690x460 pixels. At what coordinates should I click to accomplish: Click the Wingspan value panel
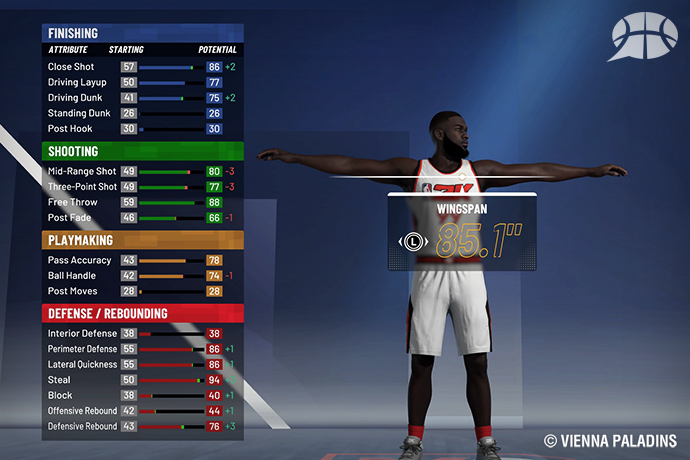click(460, 233)
